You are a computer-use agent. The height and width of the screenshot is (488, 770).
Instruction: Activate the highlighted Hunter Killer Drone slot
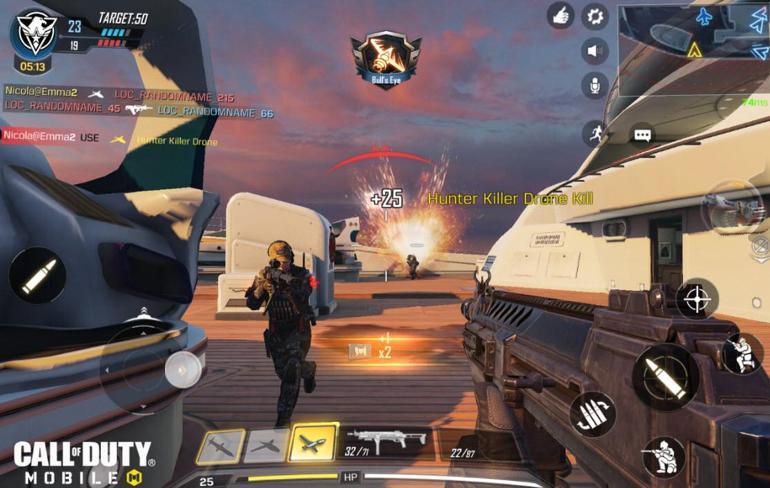click(313, 444)
